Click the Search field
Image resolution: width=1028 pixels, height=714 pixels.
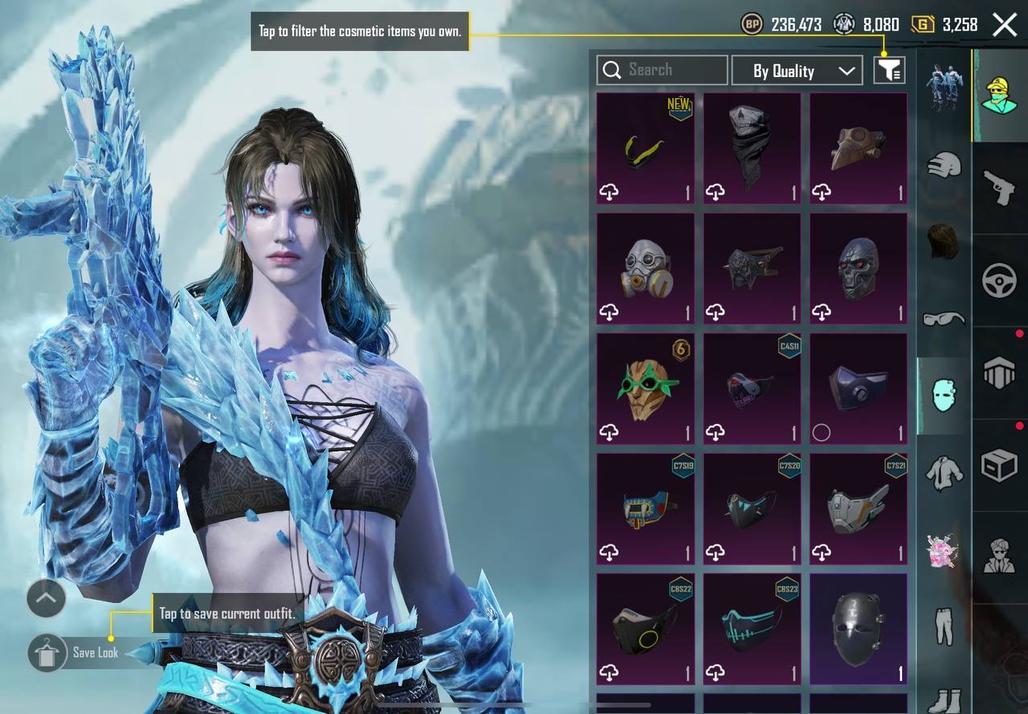point(662,70)
